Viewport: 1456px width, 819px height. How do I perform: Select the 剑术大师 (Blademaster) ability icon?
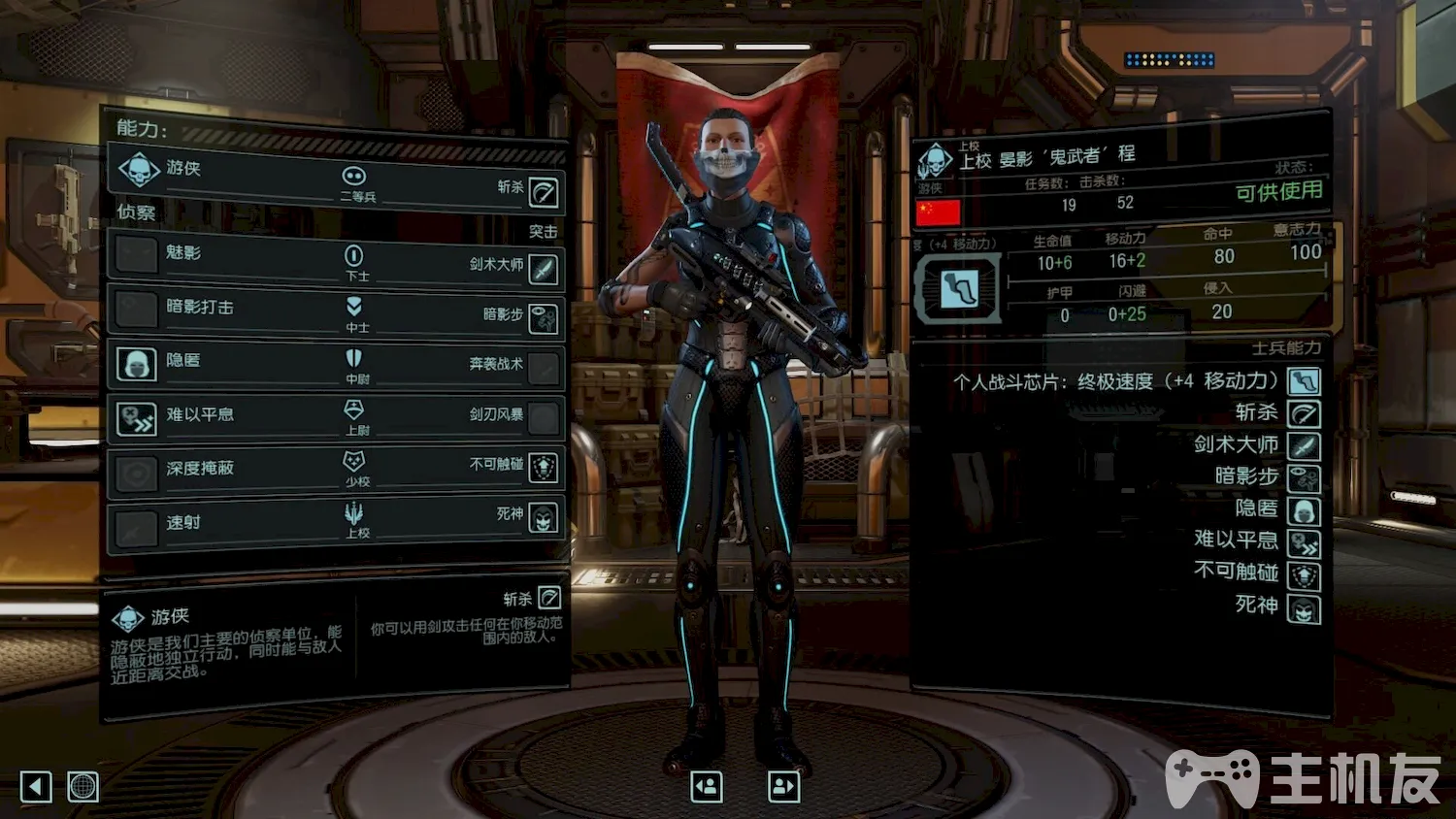544,269
